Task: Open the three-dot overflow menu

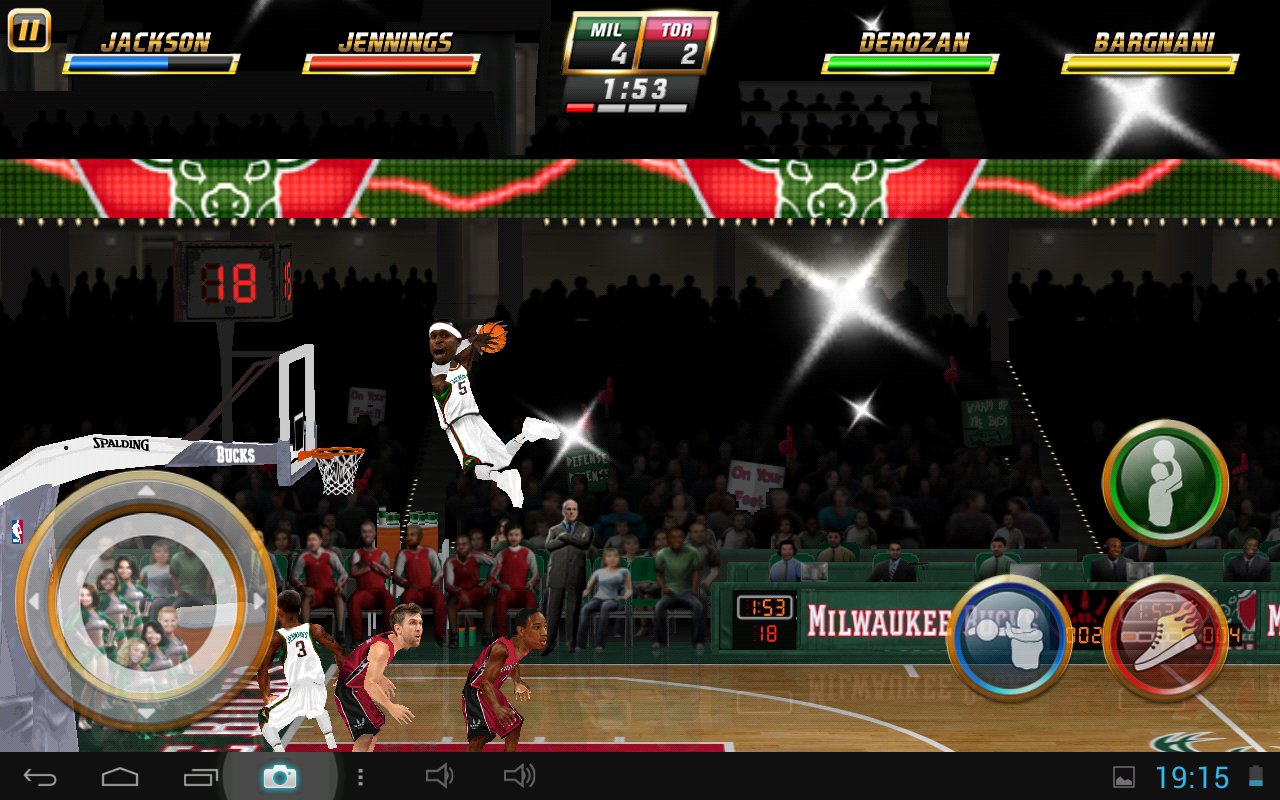Action: coord(360,776)
